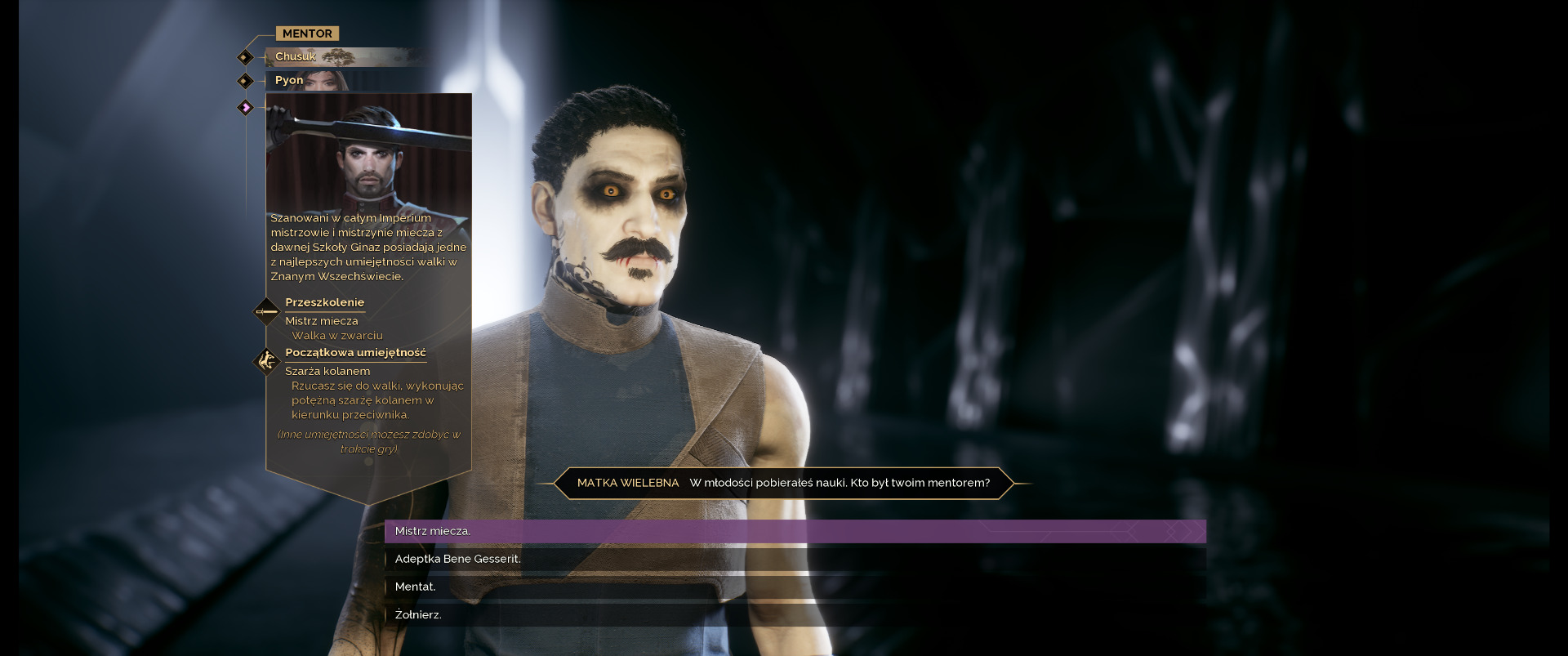This screenshot has height=656, width=1568.
Task: Choose the 'Mistrz miecza.' mentor reply
Action: pyautogui.click(x=795, y=531)
